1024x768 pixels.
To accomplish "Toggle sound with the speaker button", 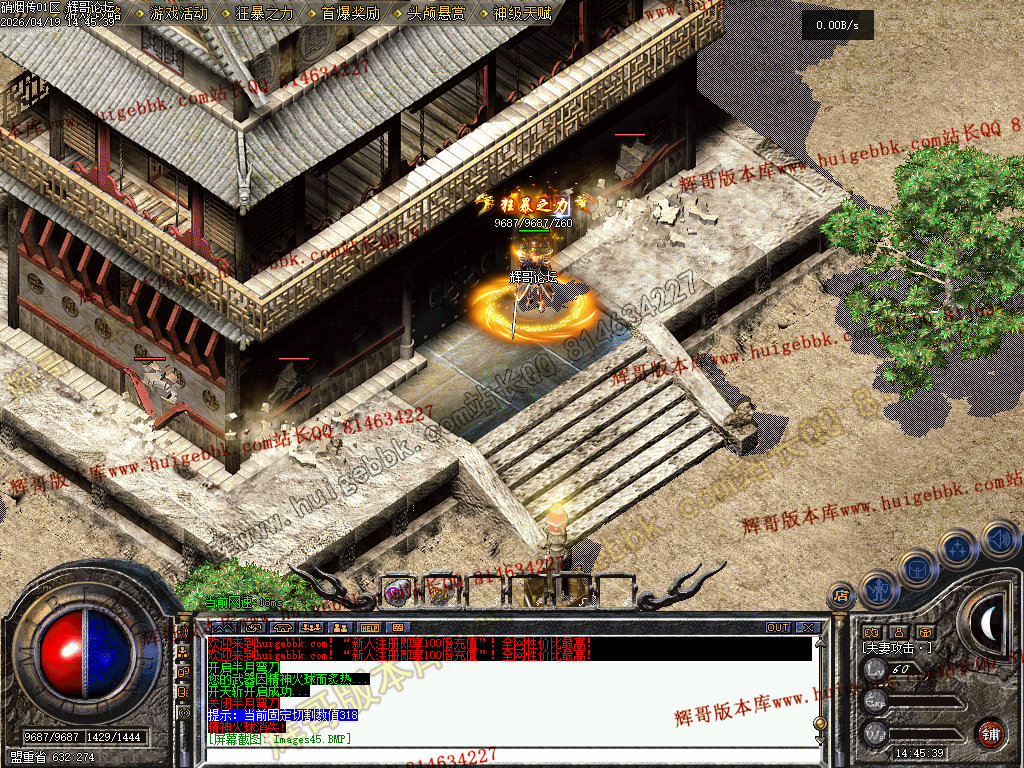I will (999, 538).
